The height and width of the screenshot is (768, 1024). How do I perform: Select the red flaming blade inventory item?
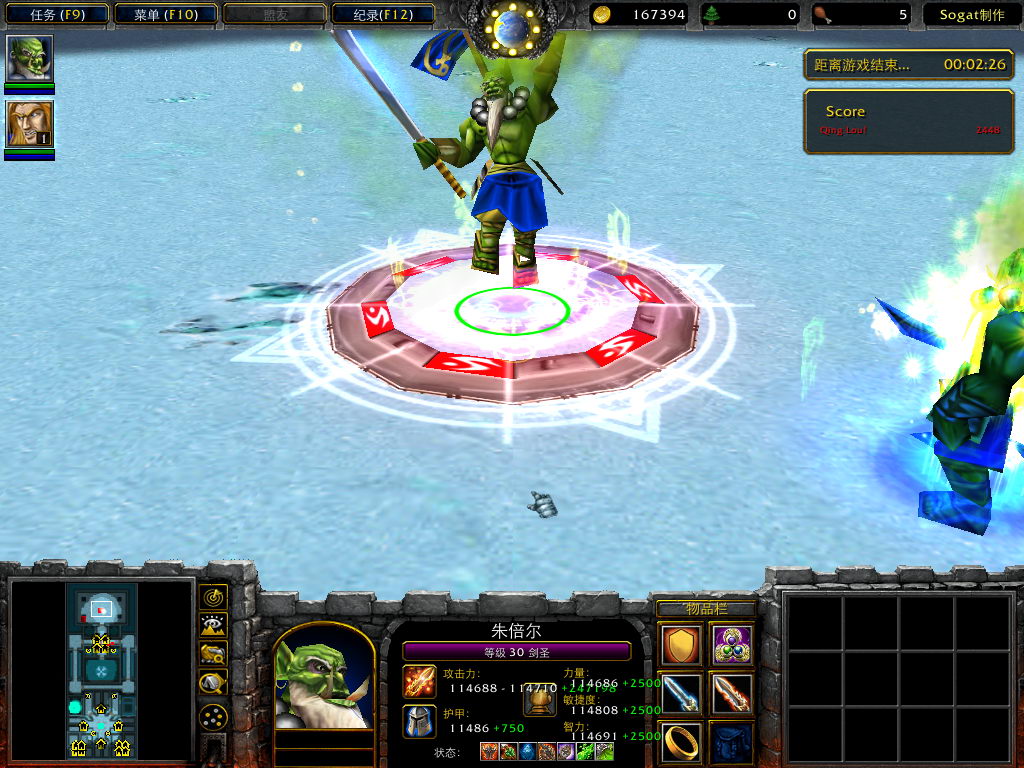[x=732, y=694]
